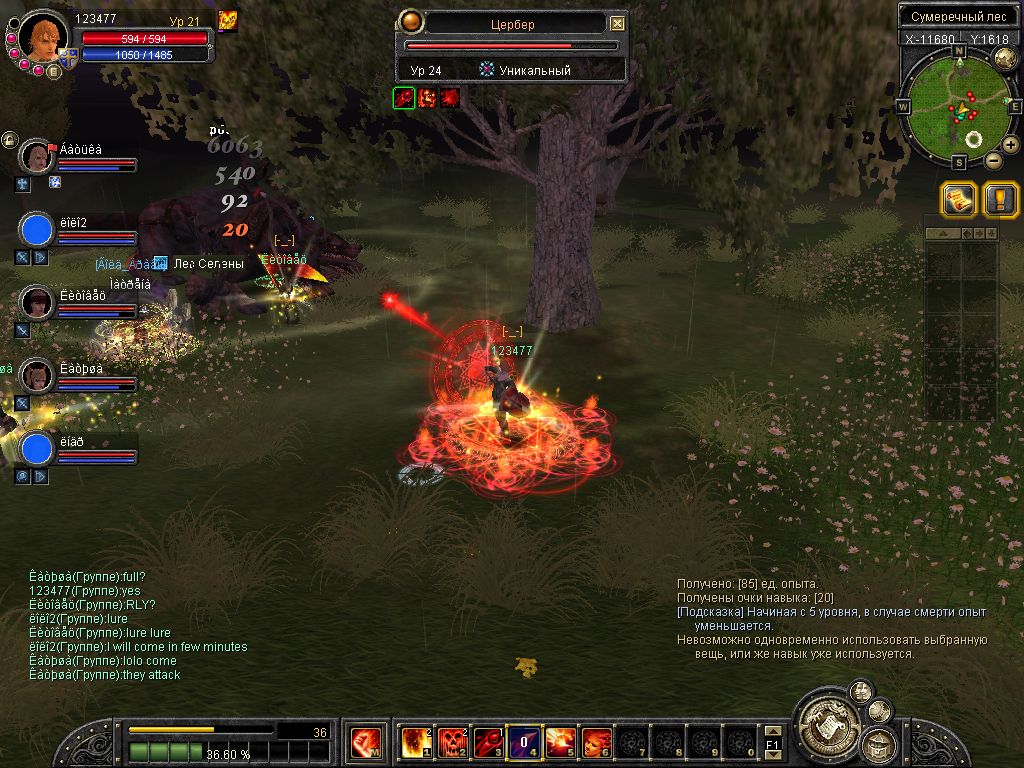This screenshot has height=768, width=1024.
Task: Activate the flaming skull skill in slot 2
Action: click(x=452, y=743)
